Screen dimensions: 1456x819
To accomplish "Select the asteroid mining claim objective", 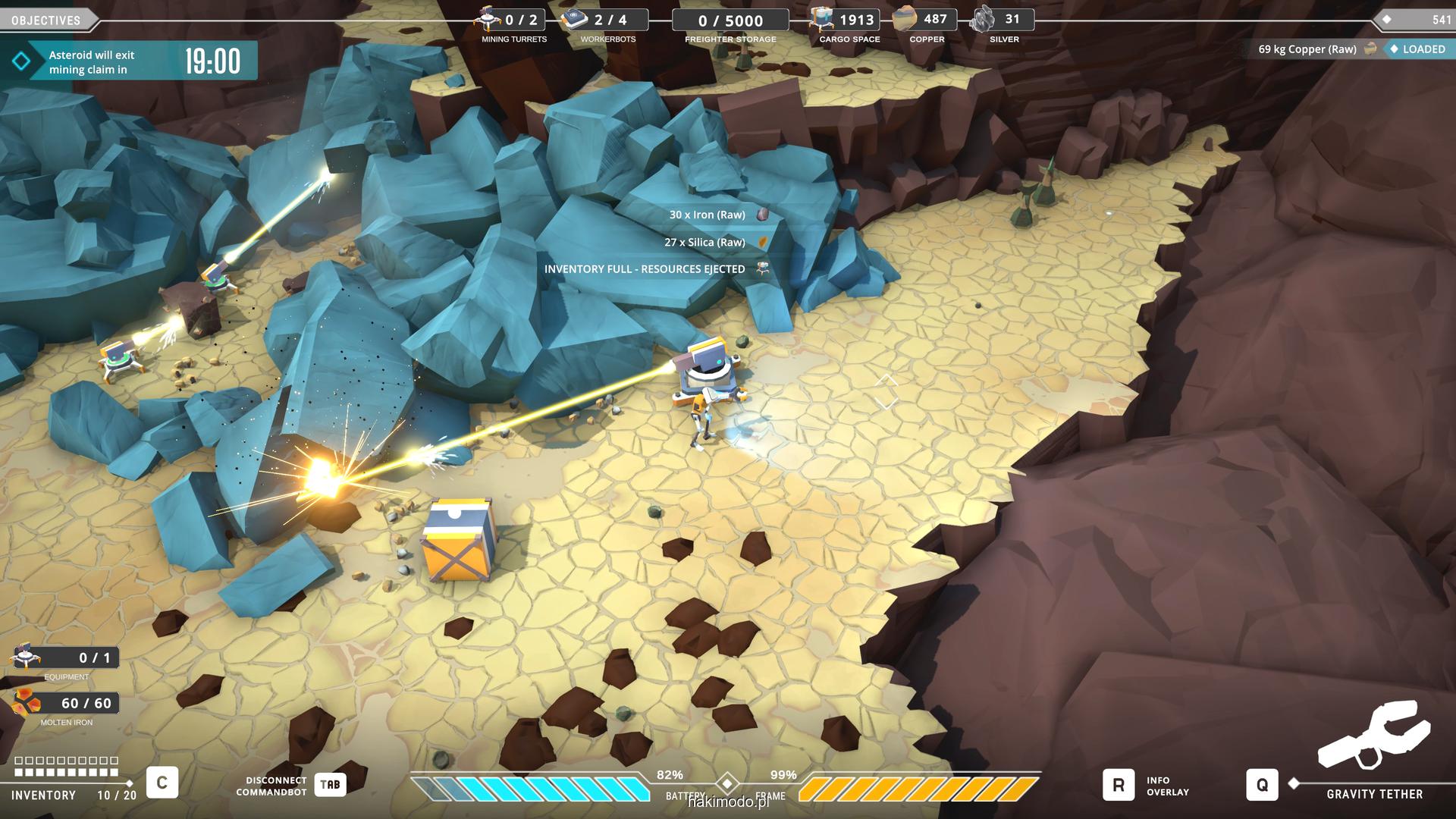I will pos(129,61).
